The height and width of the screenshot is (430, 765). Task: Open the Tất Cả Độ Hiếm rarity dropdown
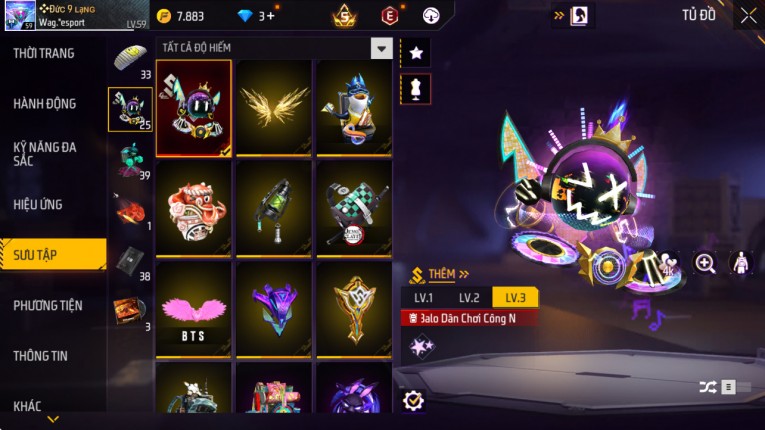(381, 48)
